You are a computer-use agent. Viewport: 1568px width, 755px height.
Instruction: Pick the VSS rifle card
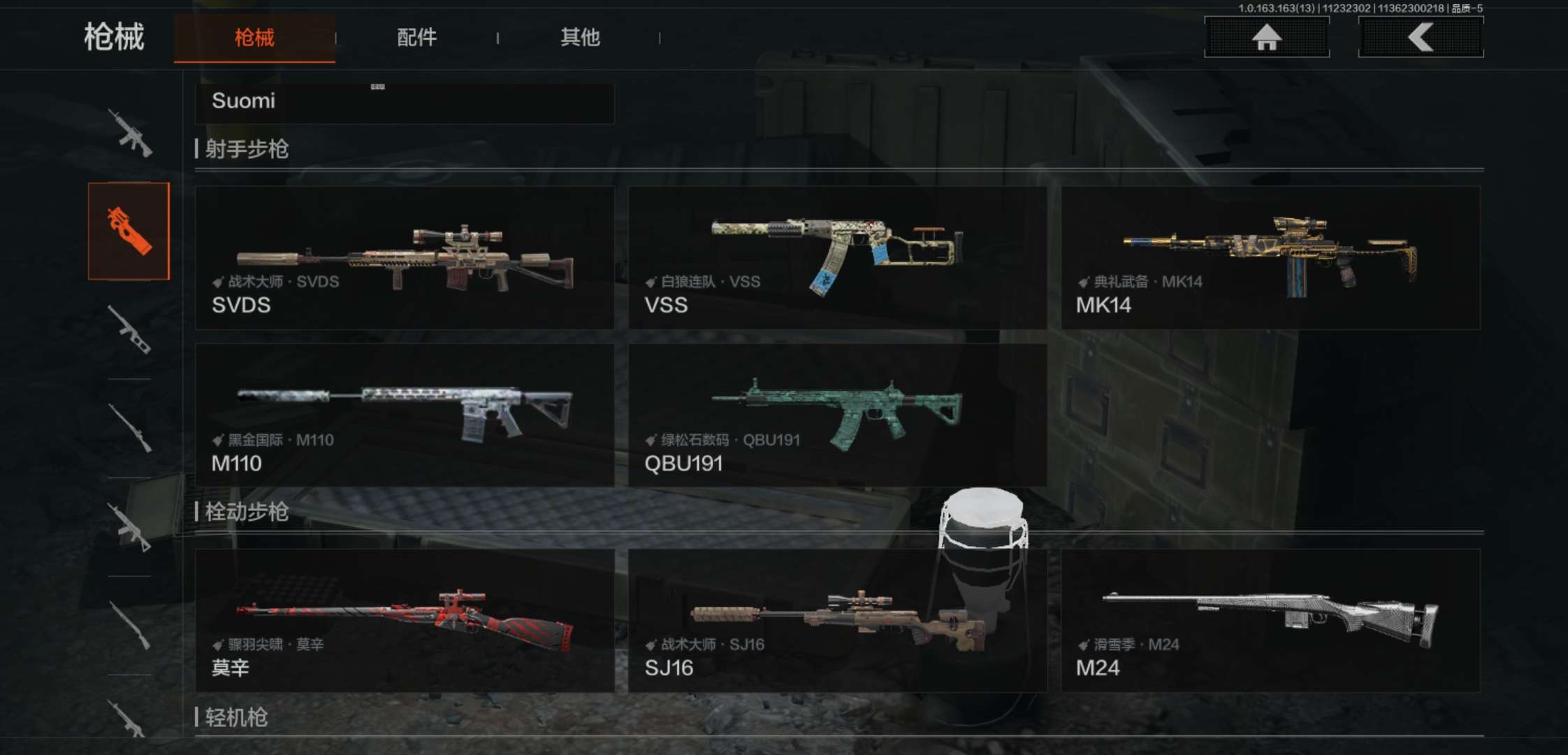[837, 258]
